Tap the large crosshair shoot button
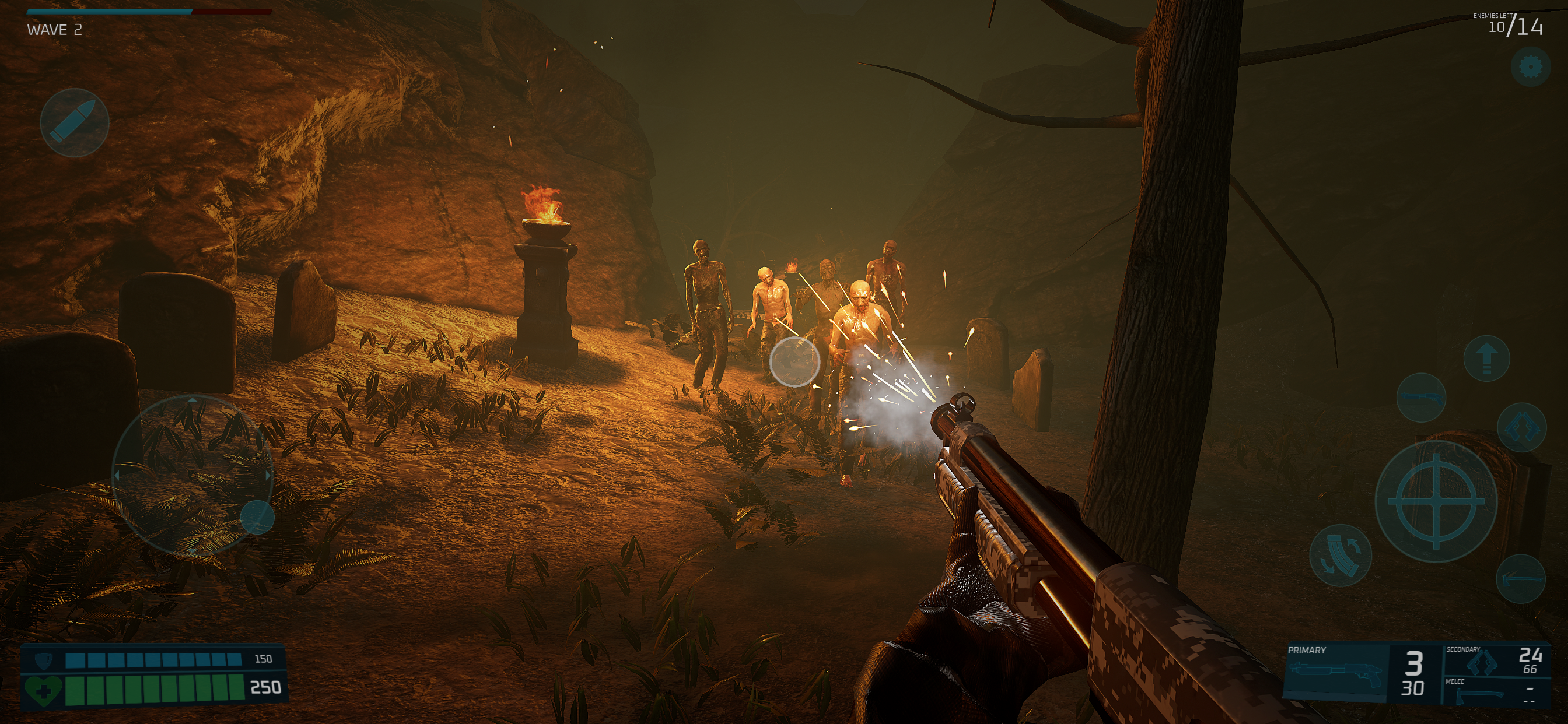The height and width of the screenshot is (724, 1568). (1436, 501)
